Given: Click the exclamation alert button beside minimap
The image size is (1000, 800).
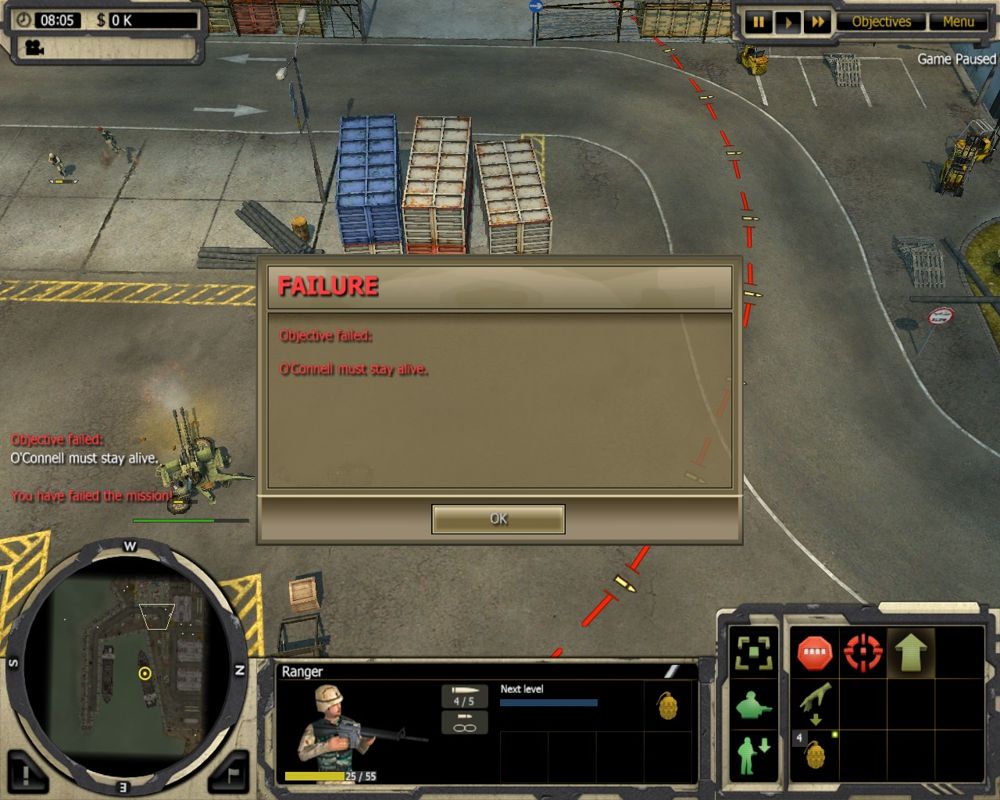Looking at the screenshot, I should pyautogui.click(x=30, y=772).
